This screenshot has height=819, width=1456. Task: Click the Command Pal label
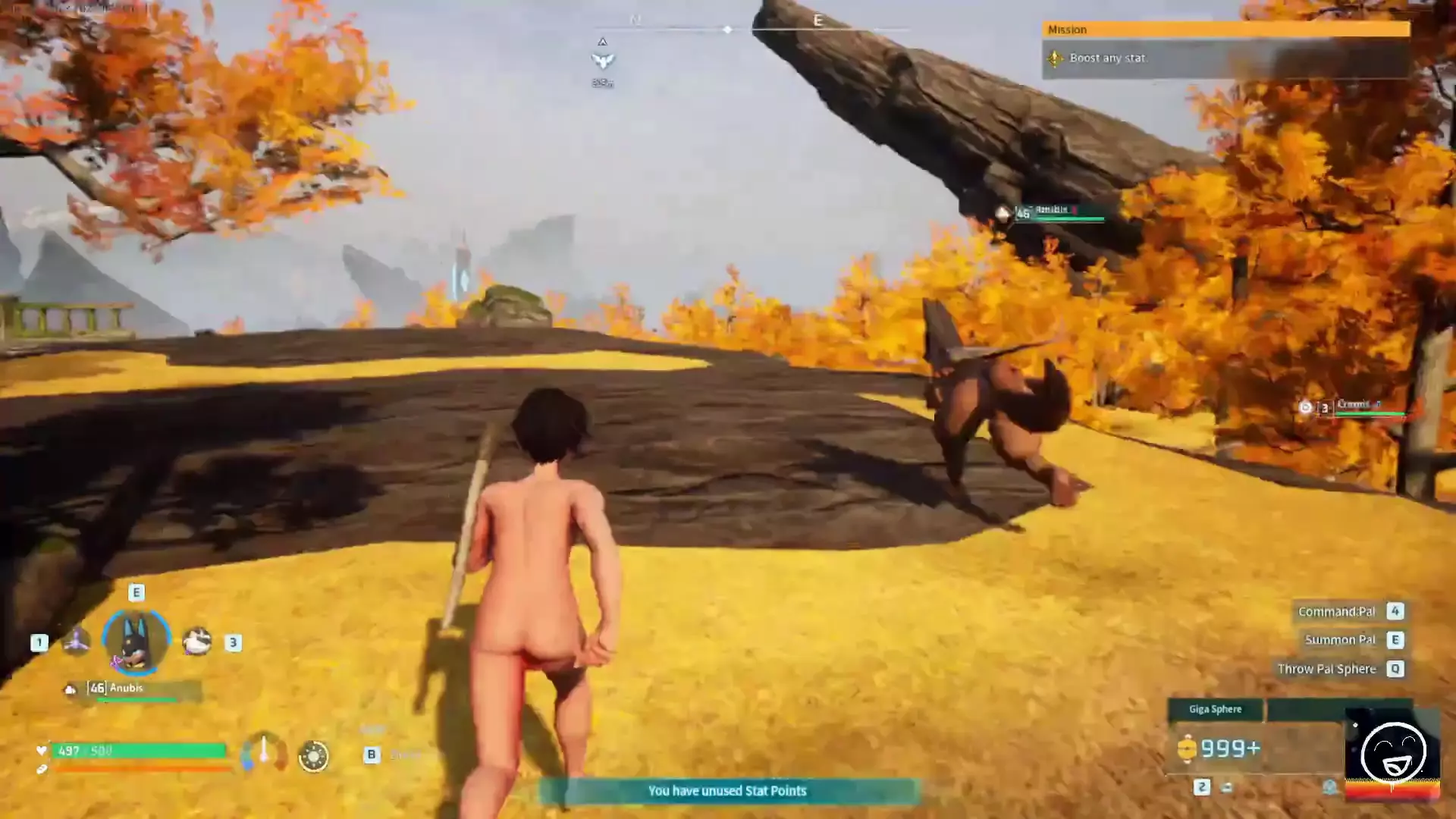(x=1336, y=612)
